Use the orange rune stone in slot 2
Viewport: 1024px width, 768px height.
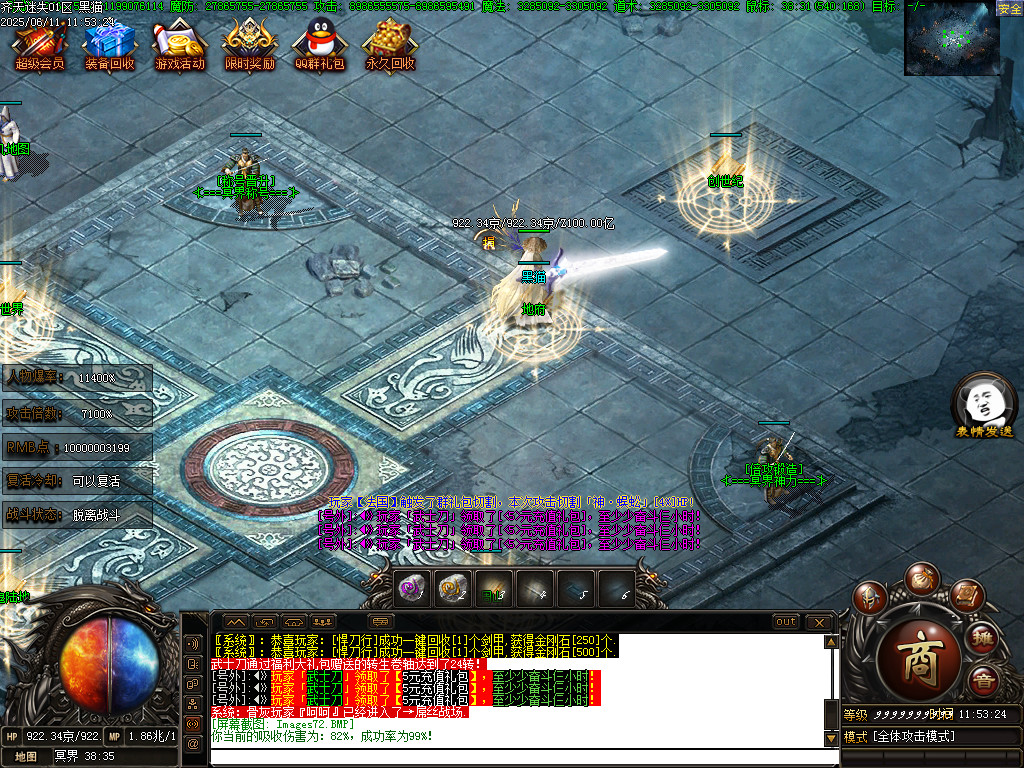click(452, 590)
